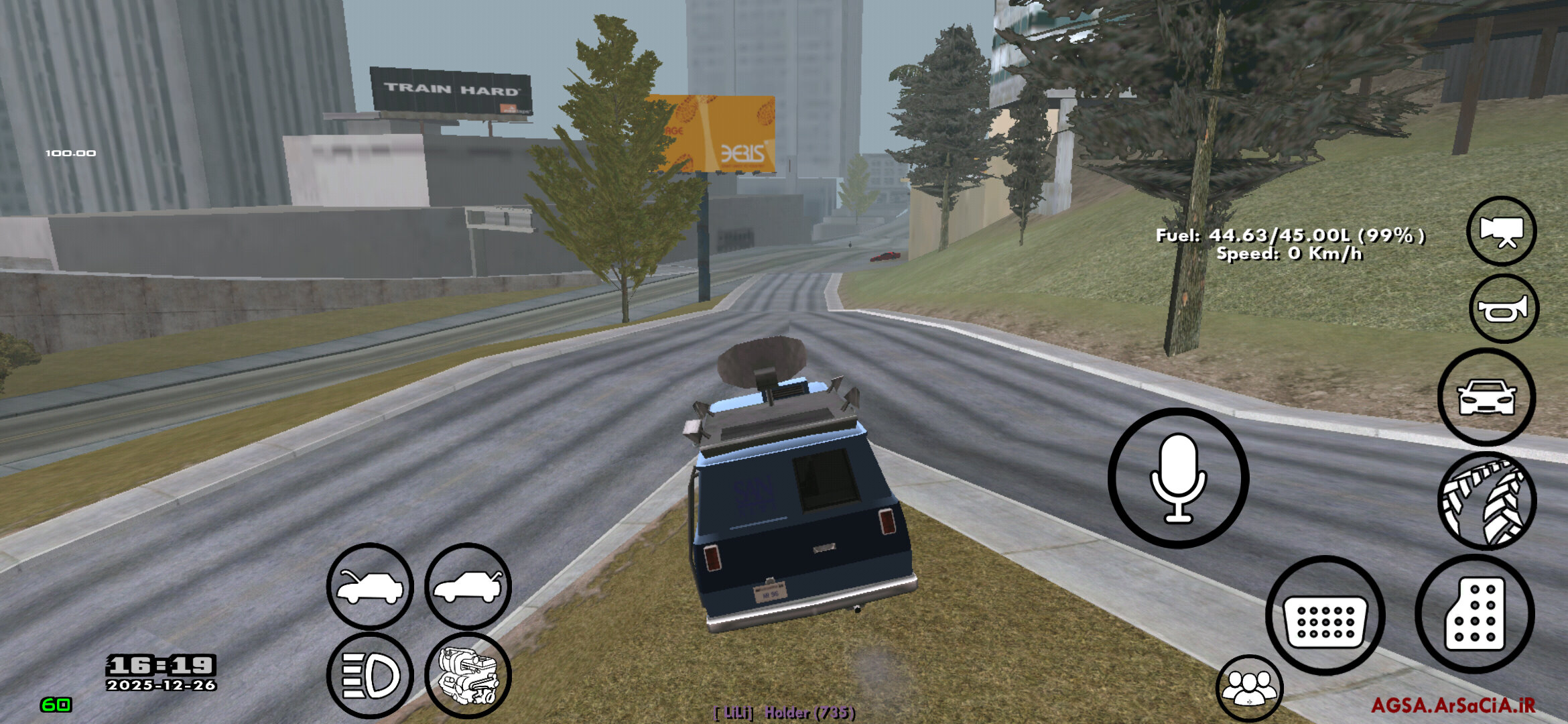This screenshot has width=1568, height=724.
Task: Activate the tire tracks handbrake button
Action: [1487, 501]
